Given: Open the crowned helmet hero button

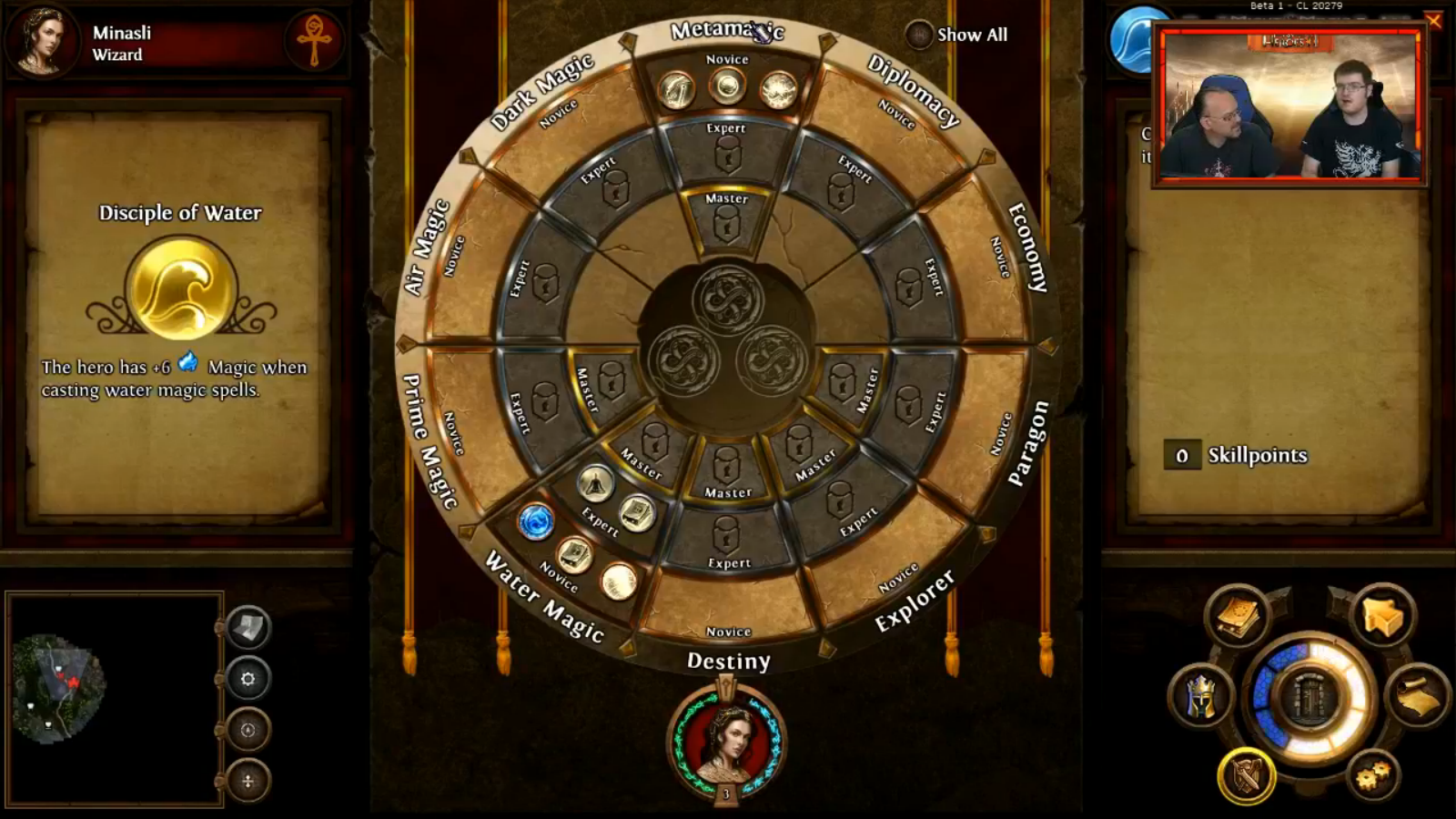Looking at the screenshot, I should (x=1201, y=697).
